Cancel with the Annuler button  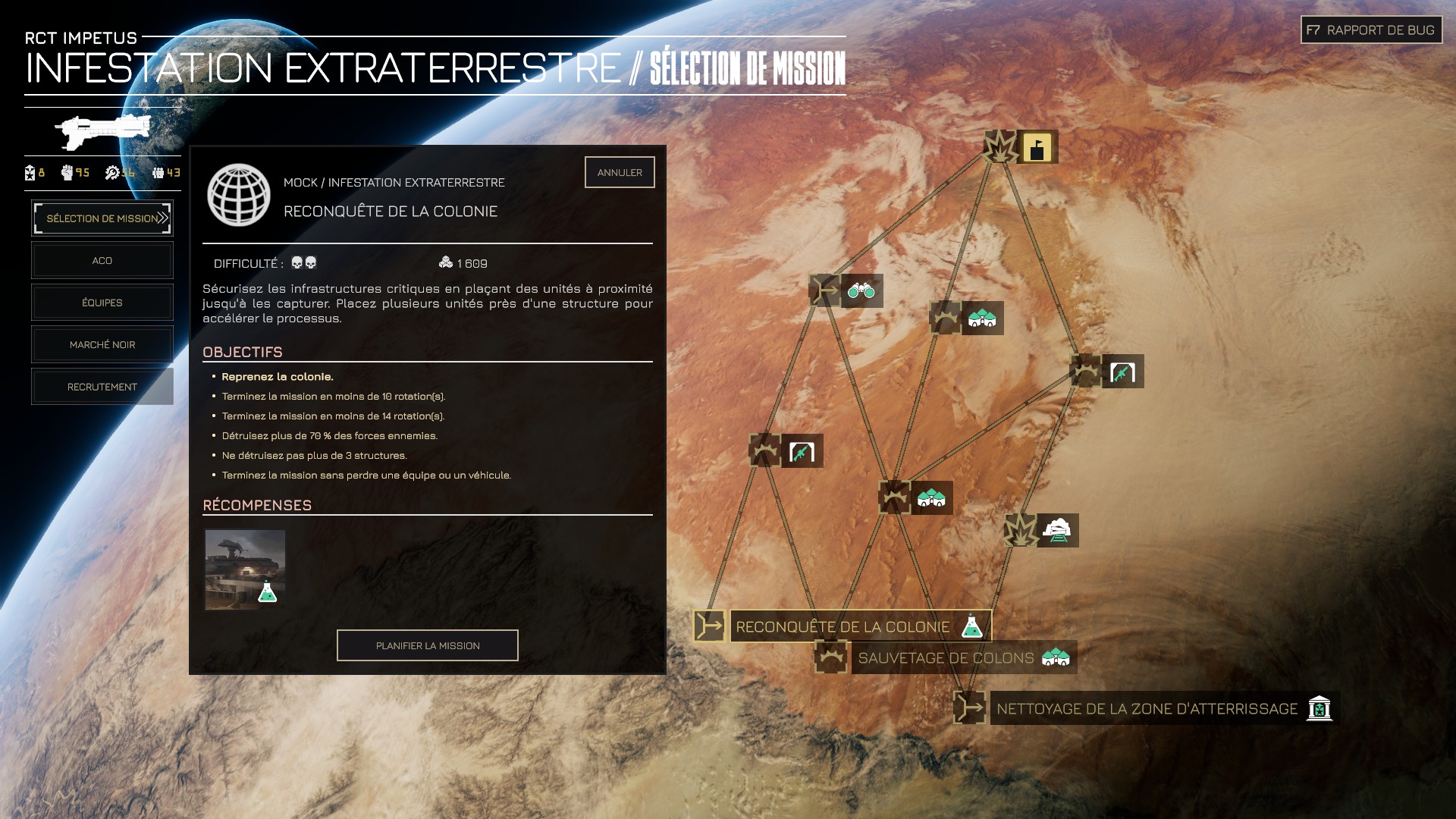click(620, 172)
